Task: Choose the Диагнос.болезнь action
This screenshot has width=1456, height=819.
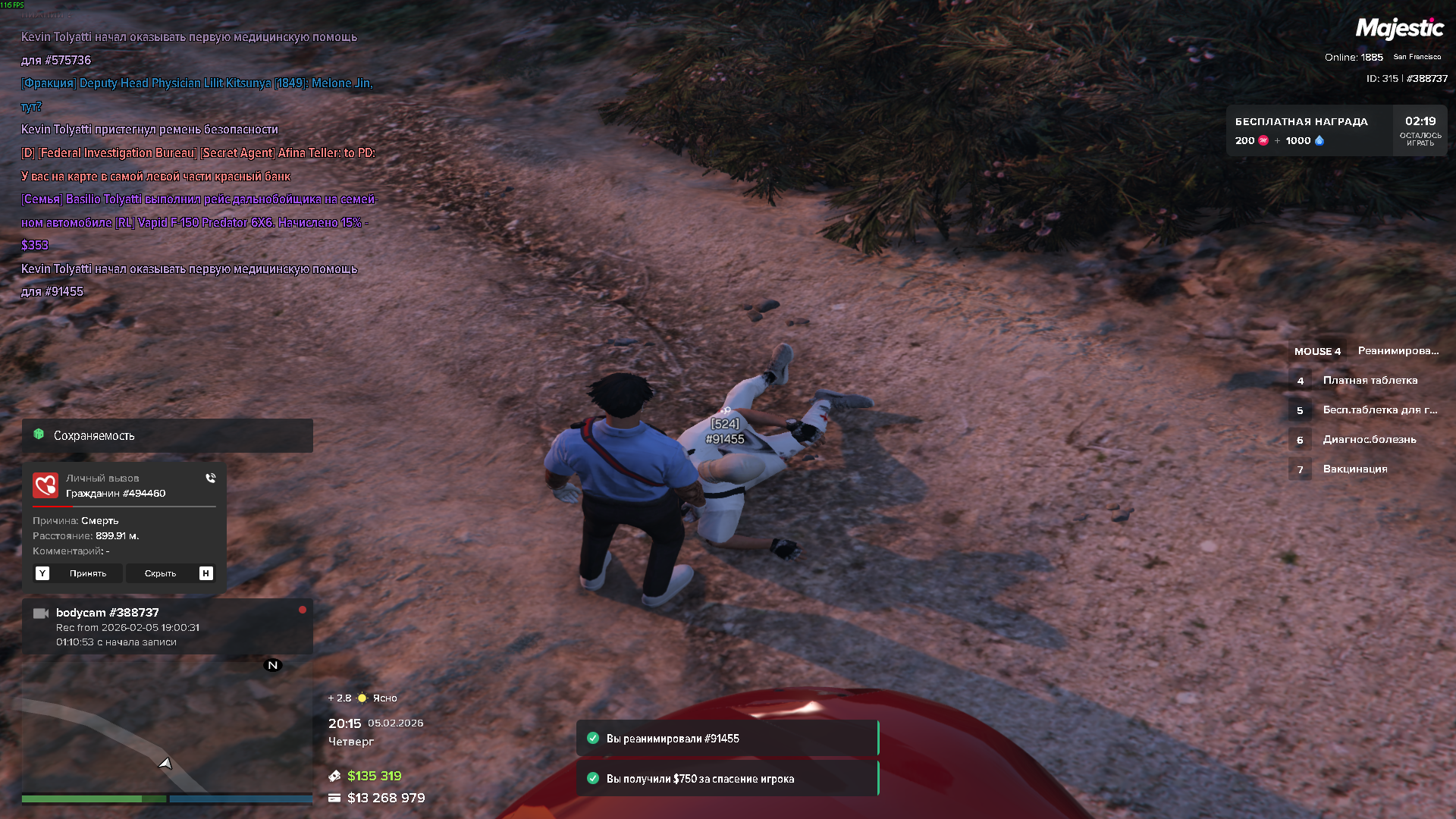Action: [1369, 440]
